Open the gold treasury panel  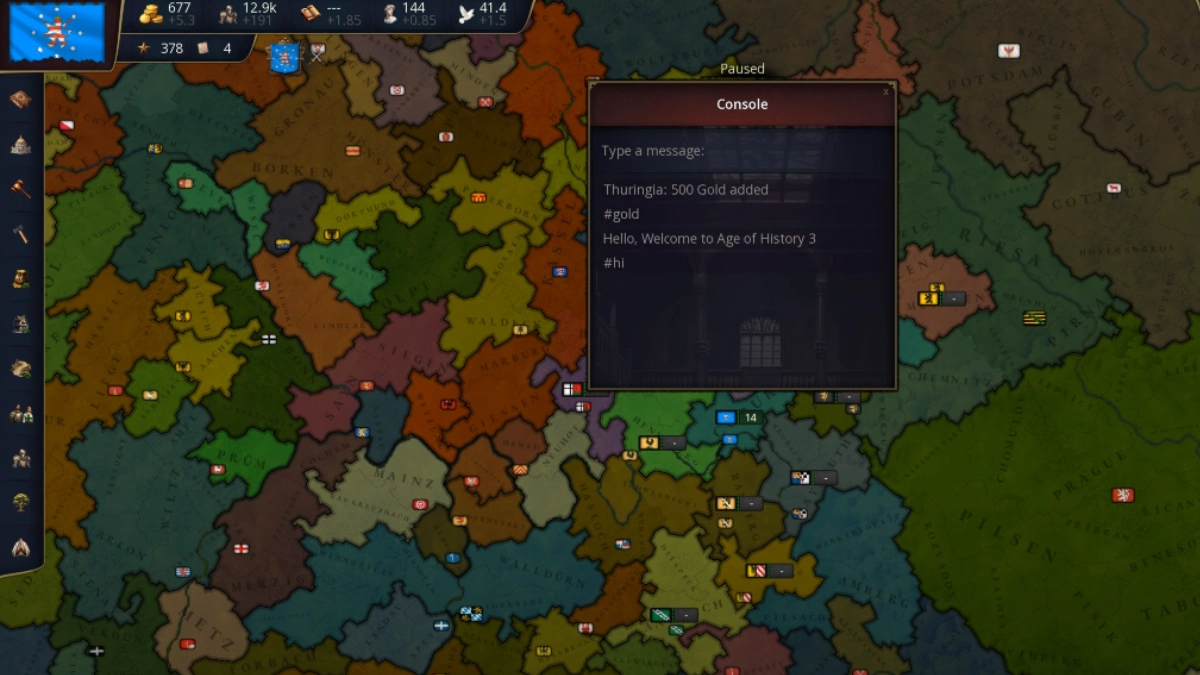click(151, 14)
